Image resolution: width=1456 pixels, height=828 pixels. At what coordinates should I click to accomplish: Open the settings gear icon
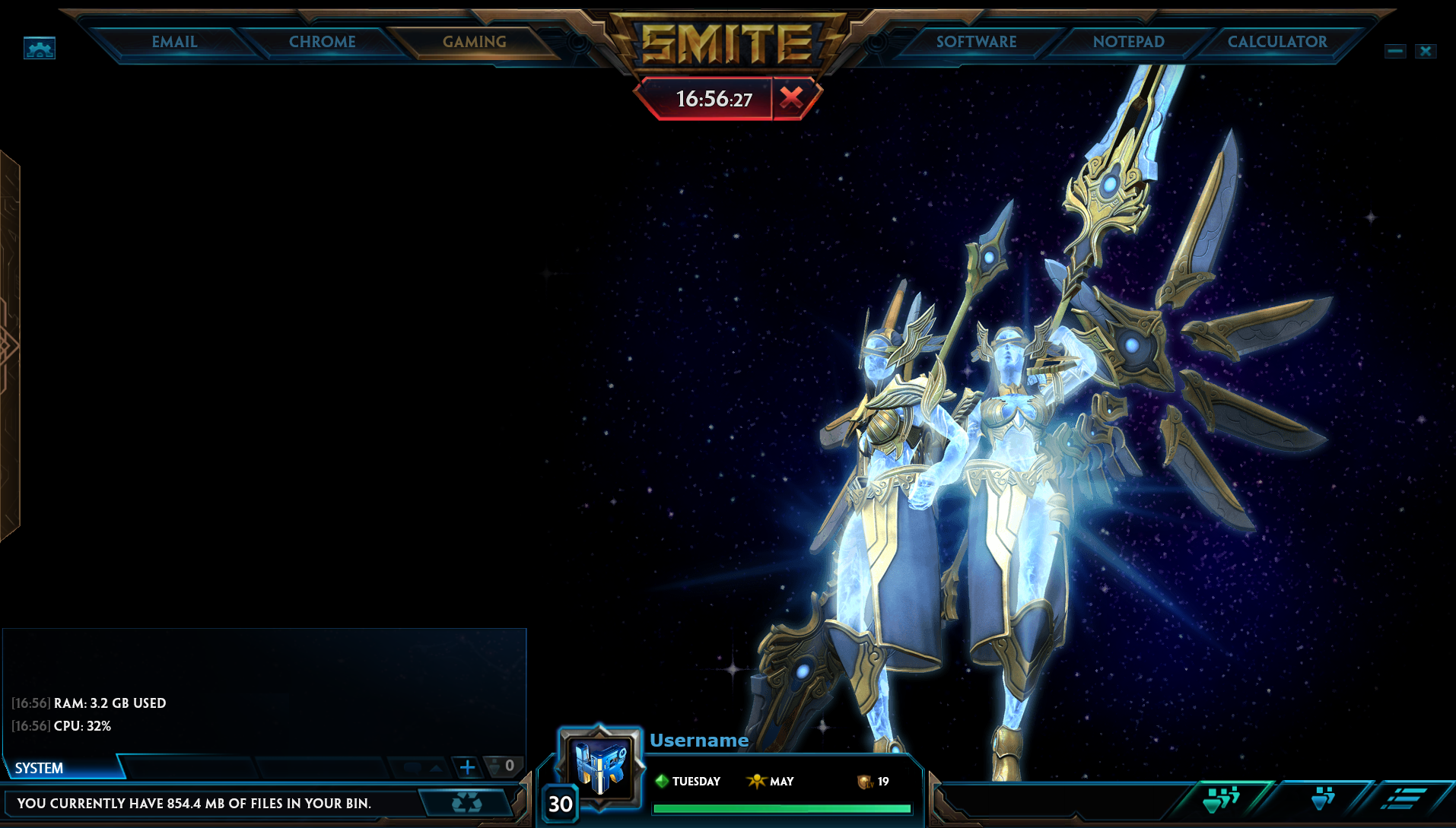click(x=38, y=49)
